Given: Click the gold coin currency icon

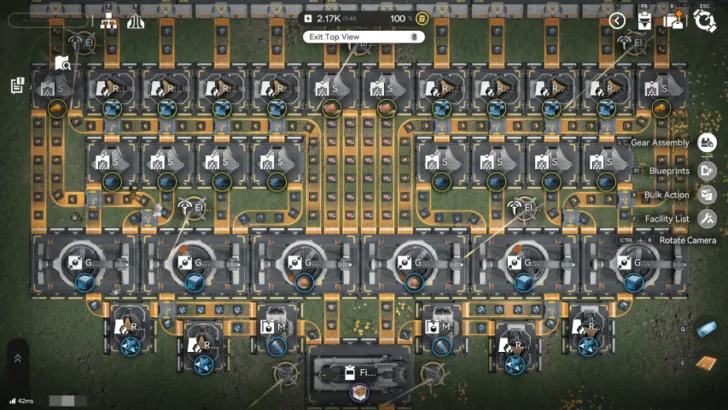Looking at the screenshot, I should pos(423,18).
